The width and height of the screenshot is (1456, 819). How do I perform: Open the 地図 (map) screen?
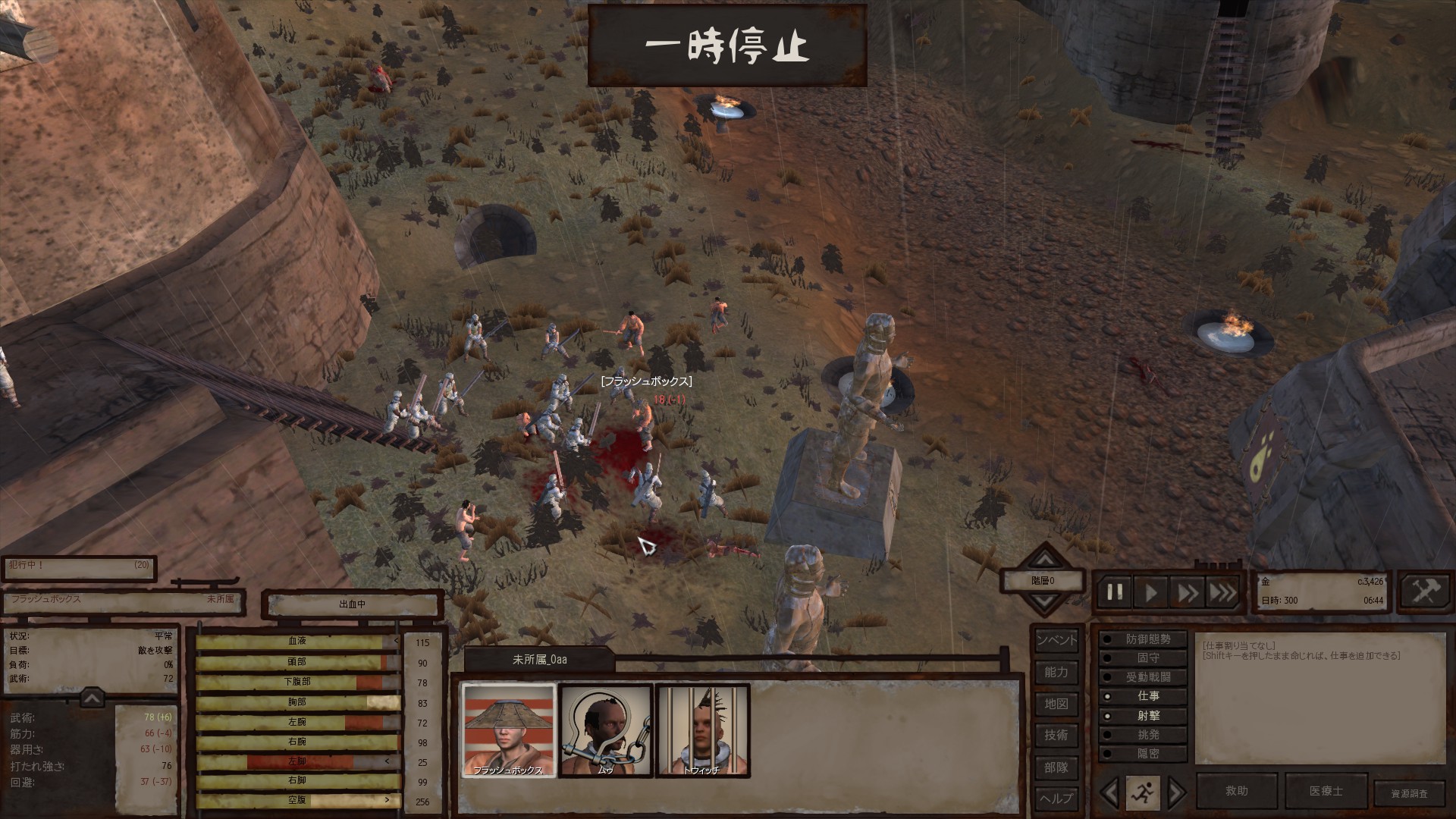coord(1056,704)
